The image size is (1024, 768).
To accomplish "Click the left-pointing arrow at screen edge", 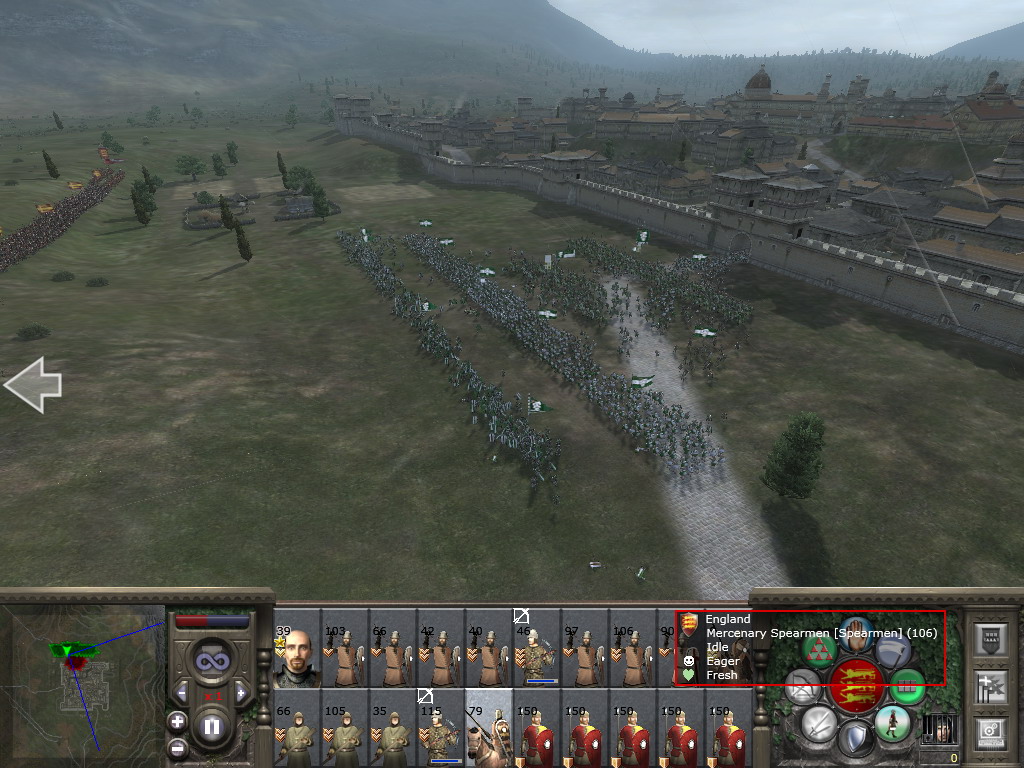I will (32, 384).
